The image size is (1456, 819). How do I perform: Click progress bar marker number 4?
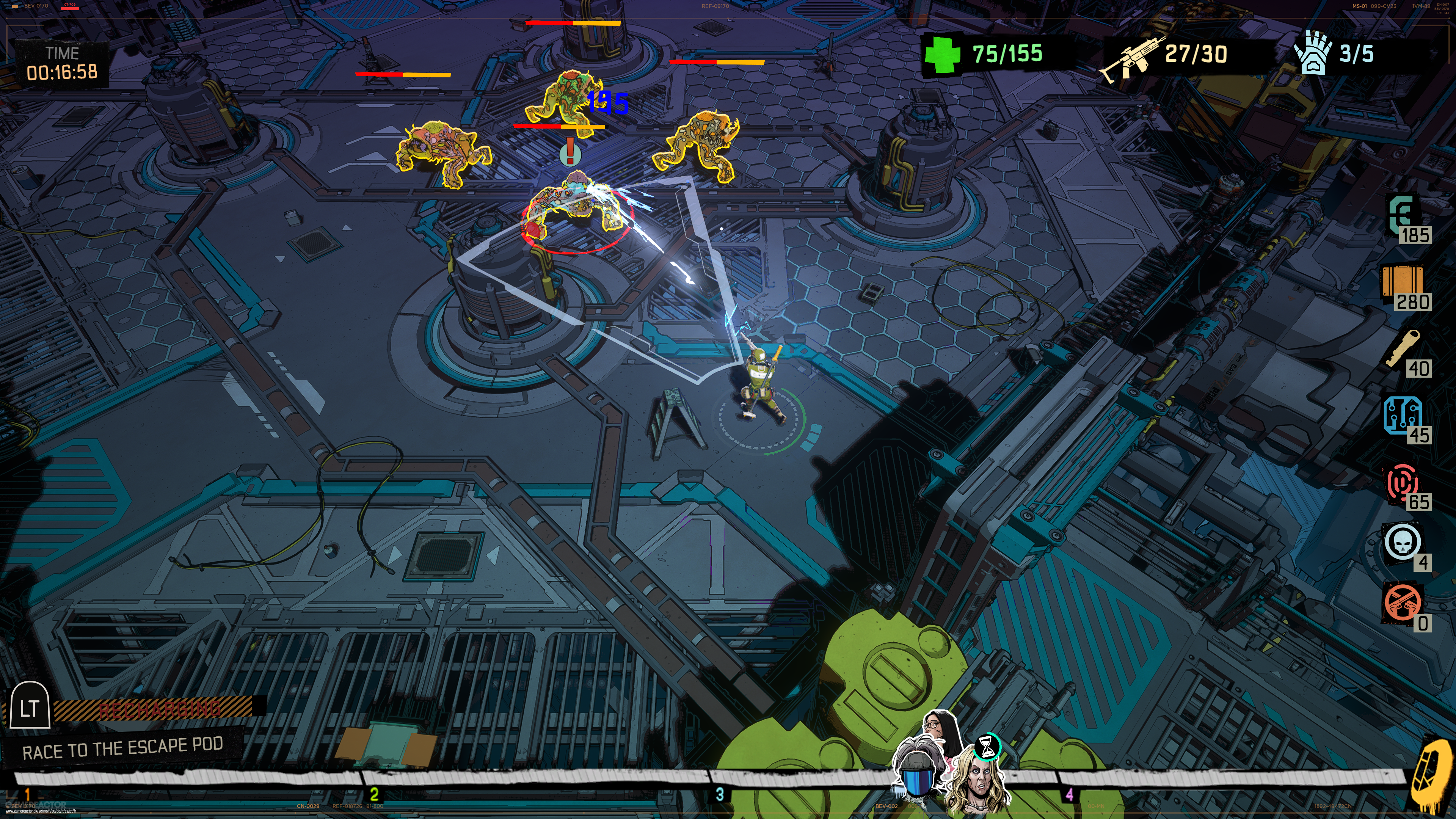[1069, 794]
